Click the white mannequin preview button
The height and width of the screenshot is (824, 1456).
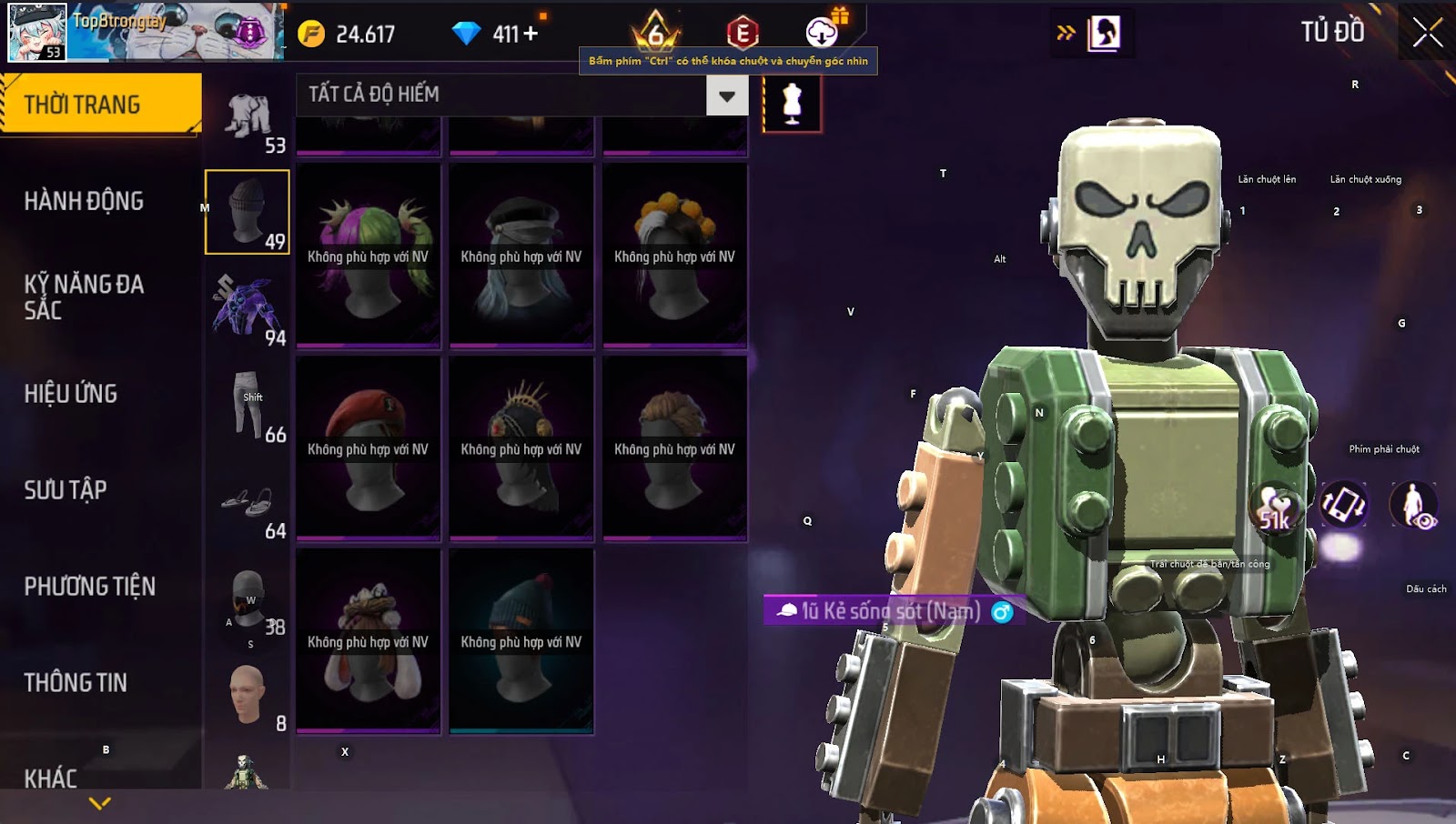pos(792,104)
